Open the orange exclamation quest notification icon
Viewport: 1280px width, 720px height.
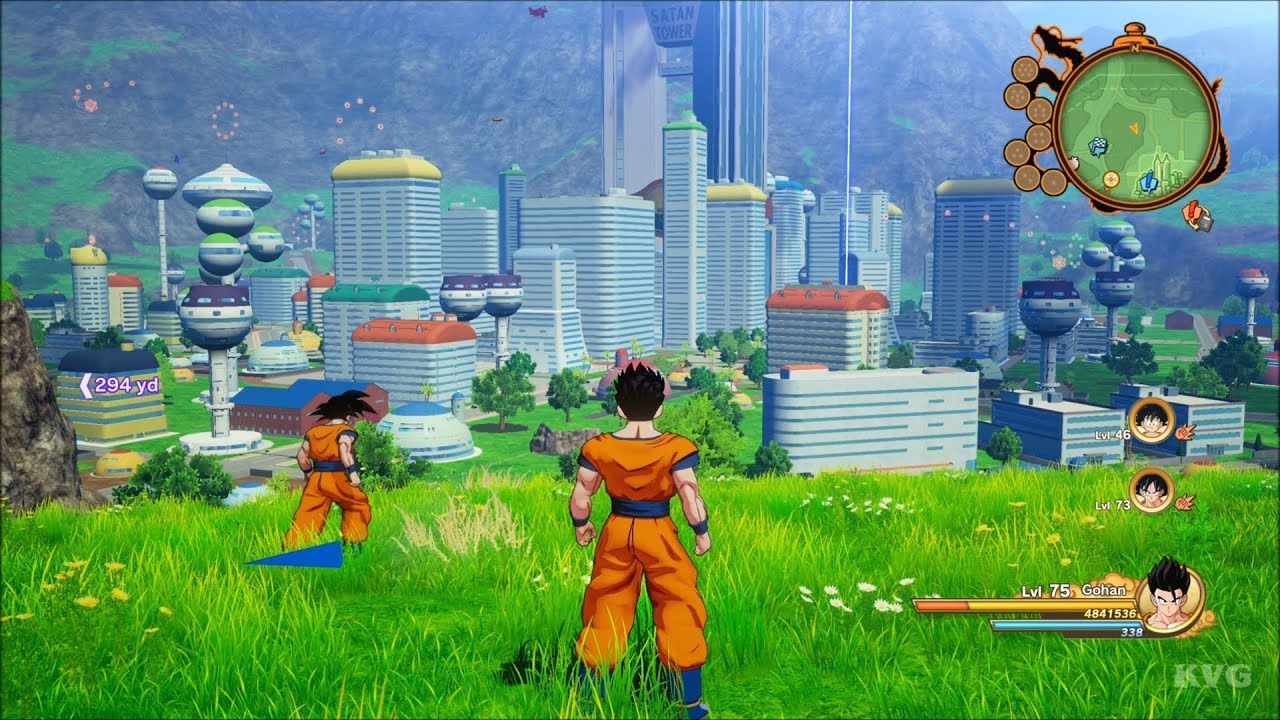(x=1191, y=213)
